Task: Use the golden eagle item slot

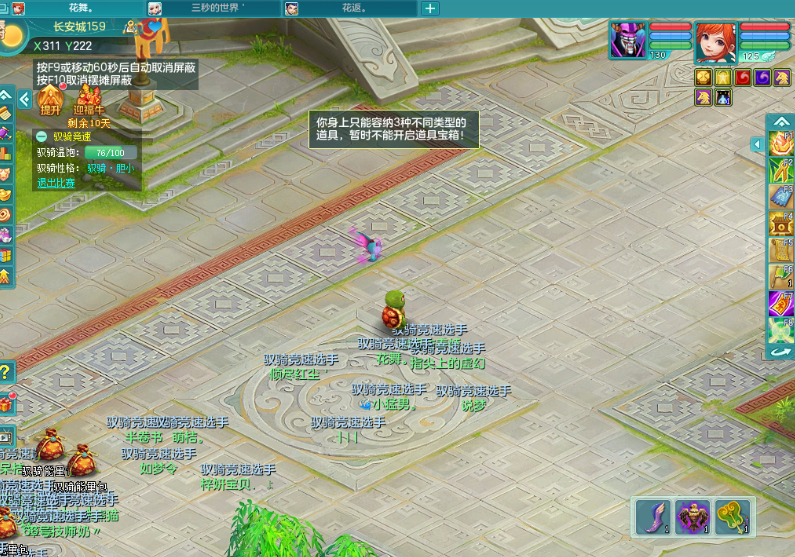Action: pyautogui.click(x=693, y=517)
